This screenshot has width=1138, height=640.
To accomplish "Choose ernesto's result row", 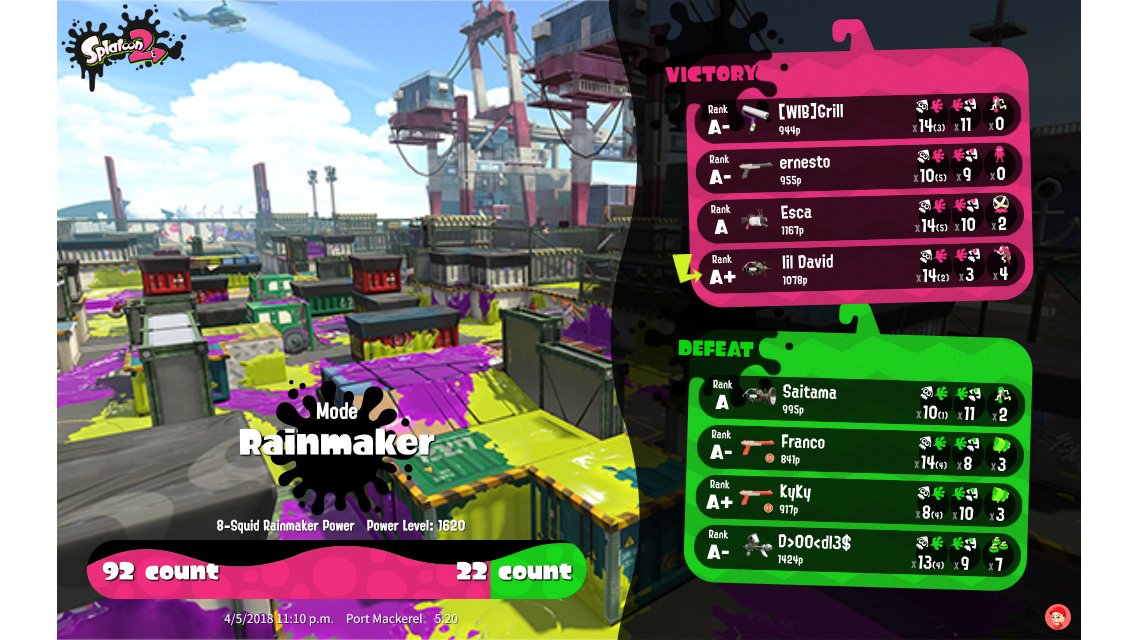I will click(860, 167).
